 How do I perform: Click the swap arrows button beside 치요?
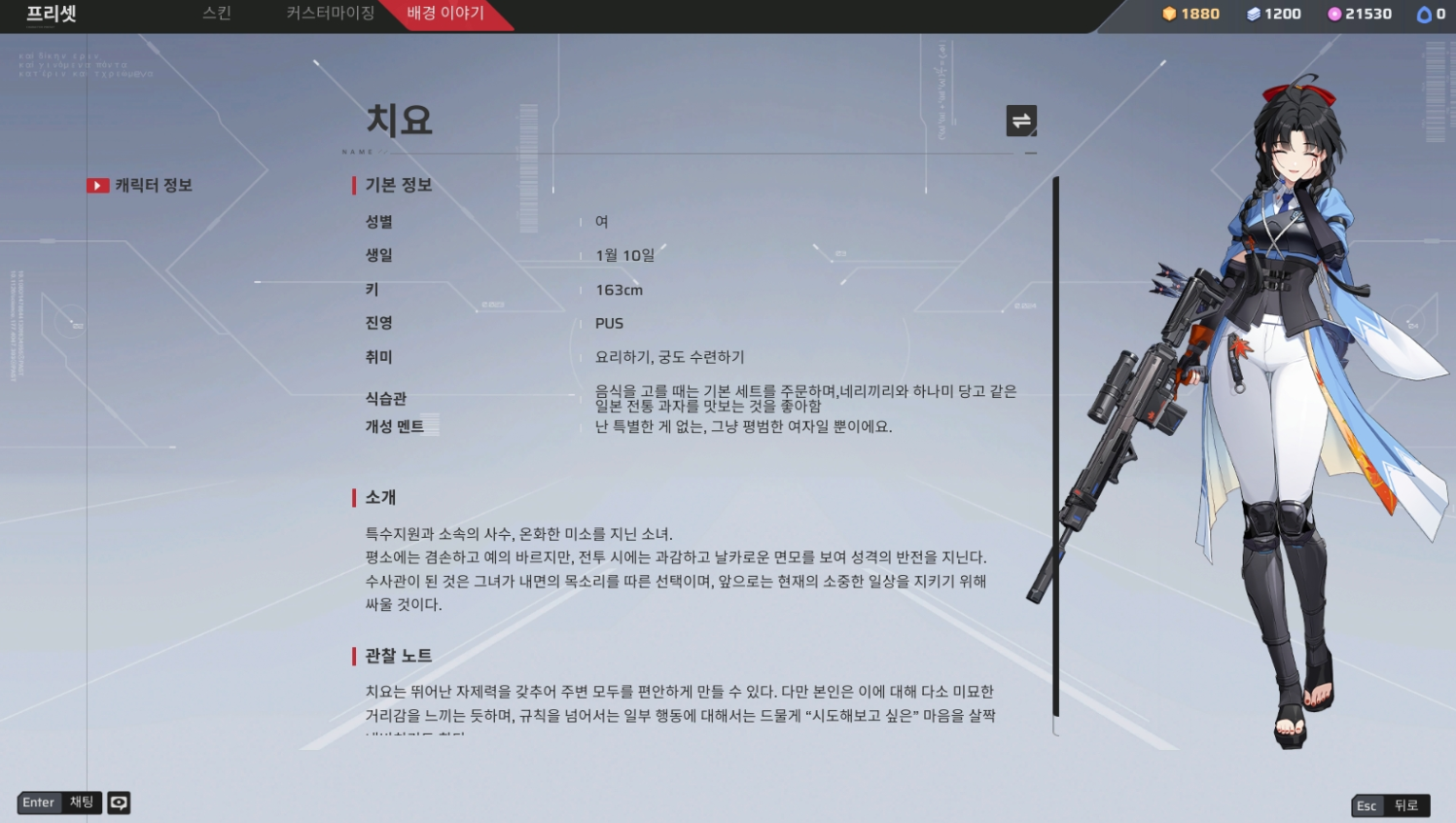[x=1021, y=121]
